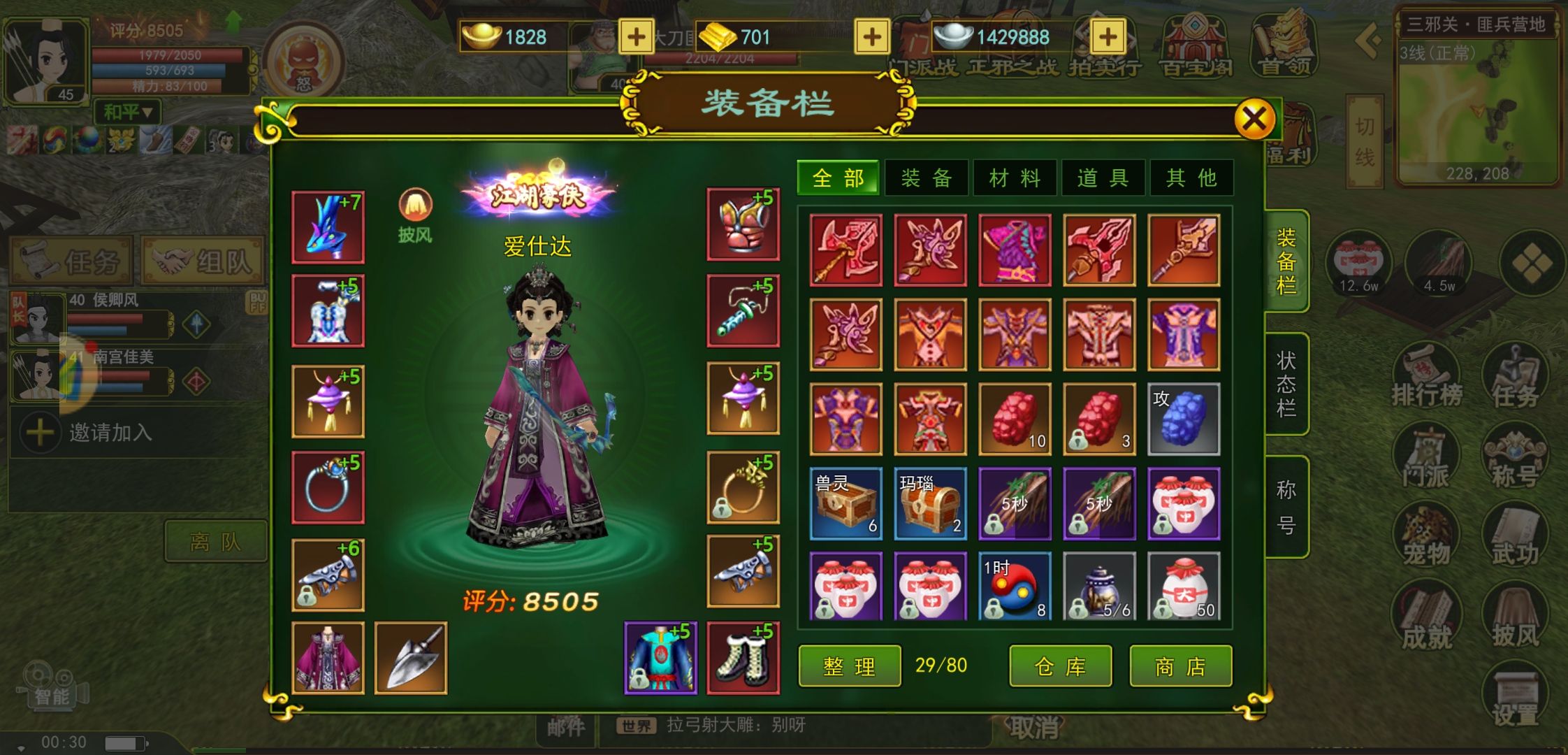Switch to the 材料 filter tab

(1015, 178)
